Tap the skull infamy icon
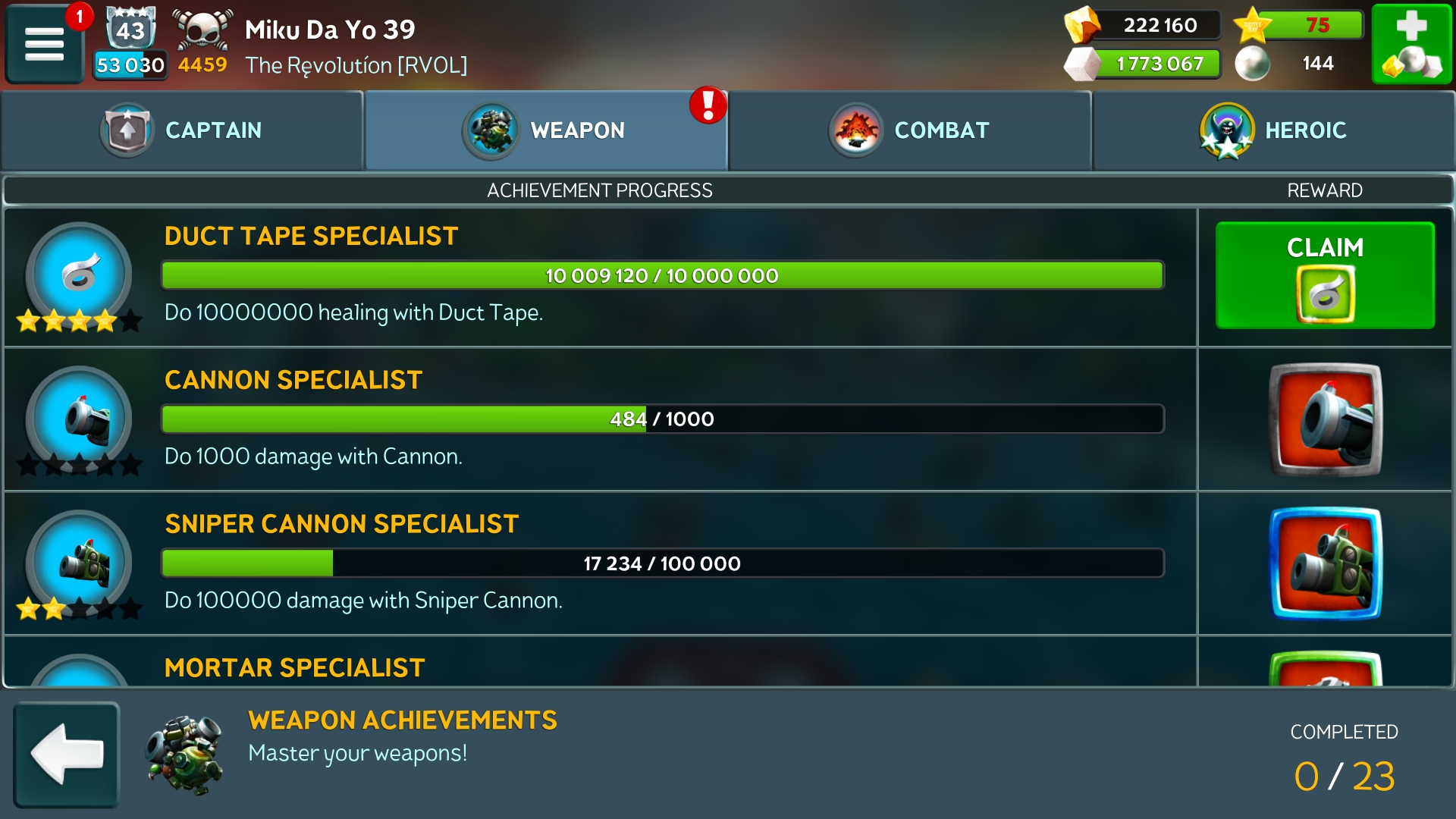The width and height of the screenshot is (1456, 819). coord(202,30)
